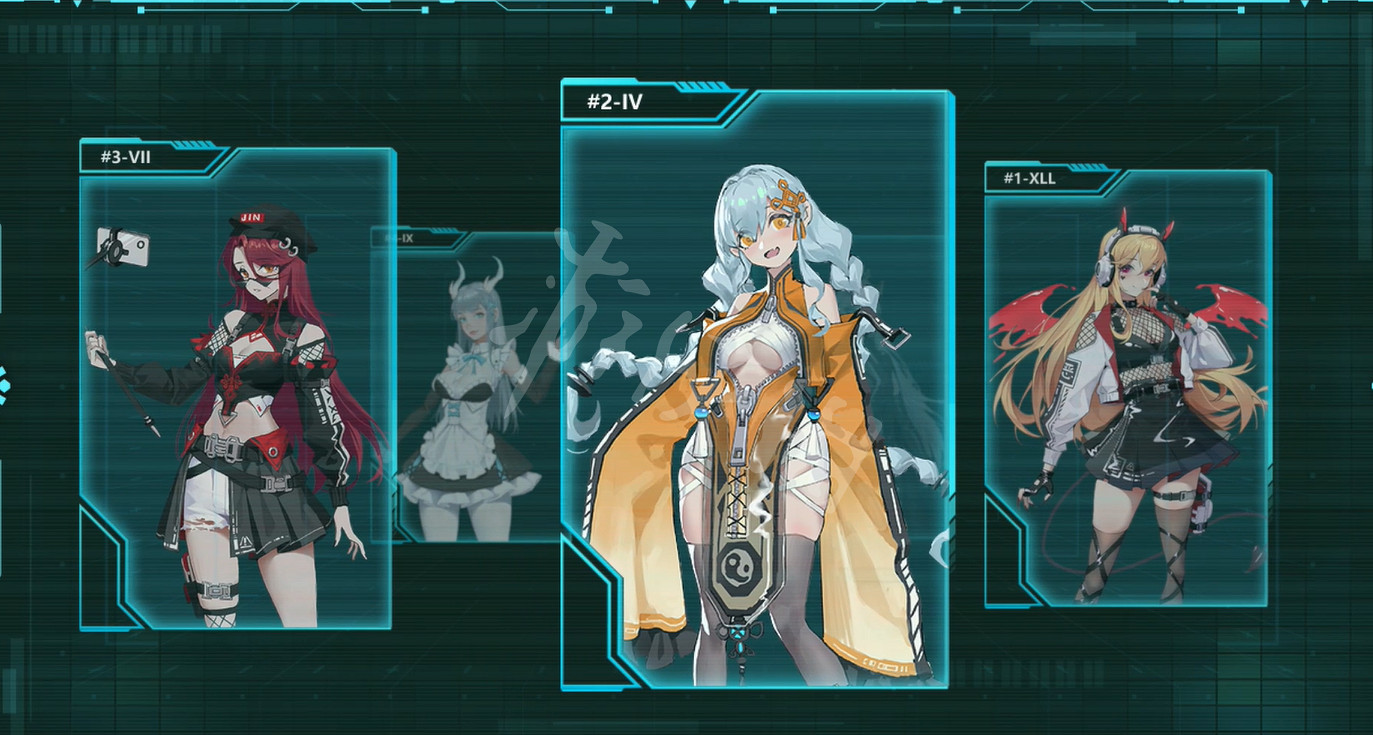Click the #3-VII label tab

[x=125, y=158]
